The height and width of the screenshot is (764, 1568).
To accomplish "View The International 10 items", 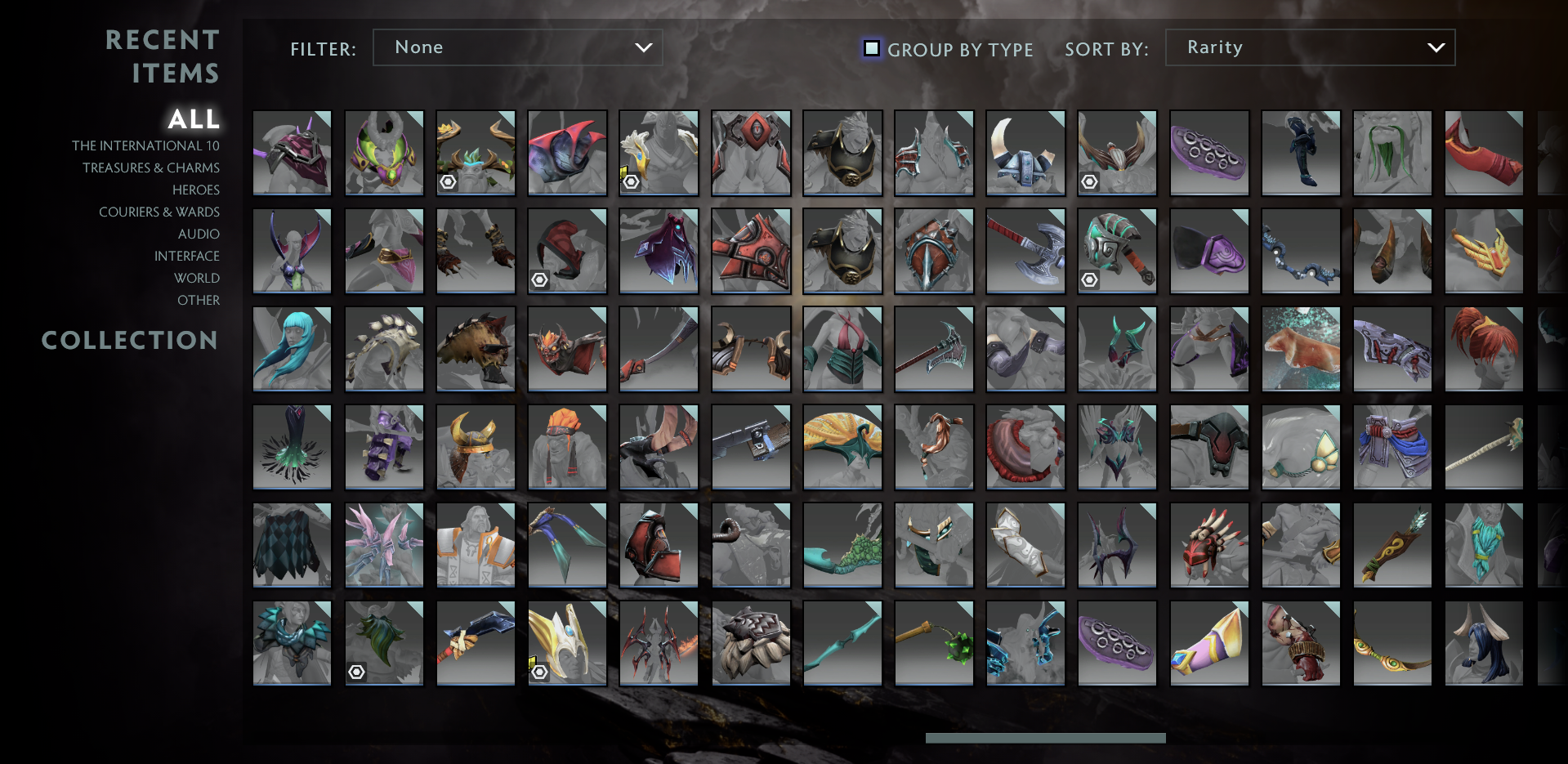I will 145,145.
